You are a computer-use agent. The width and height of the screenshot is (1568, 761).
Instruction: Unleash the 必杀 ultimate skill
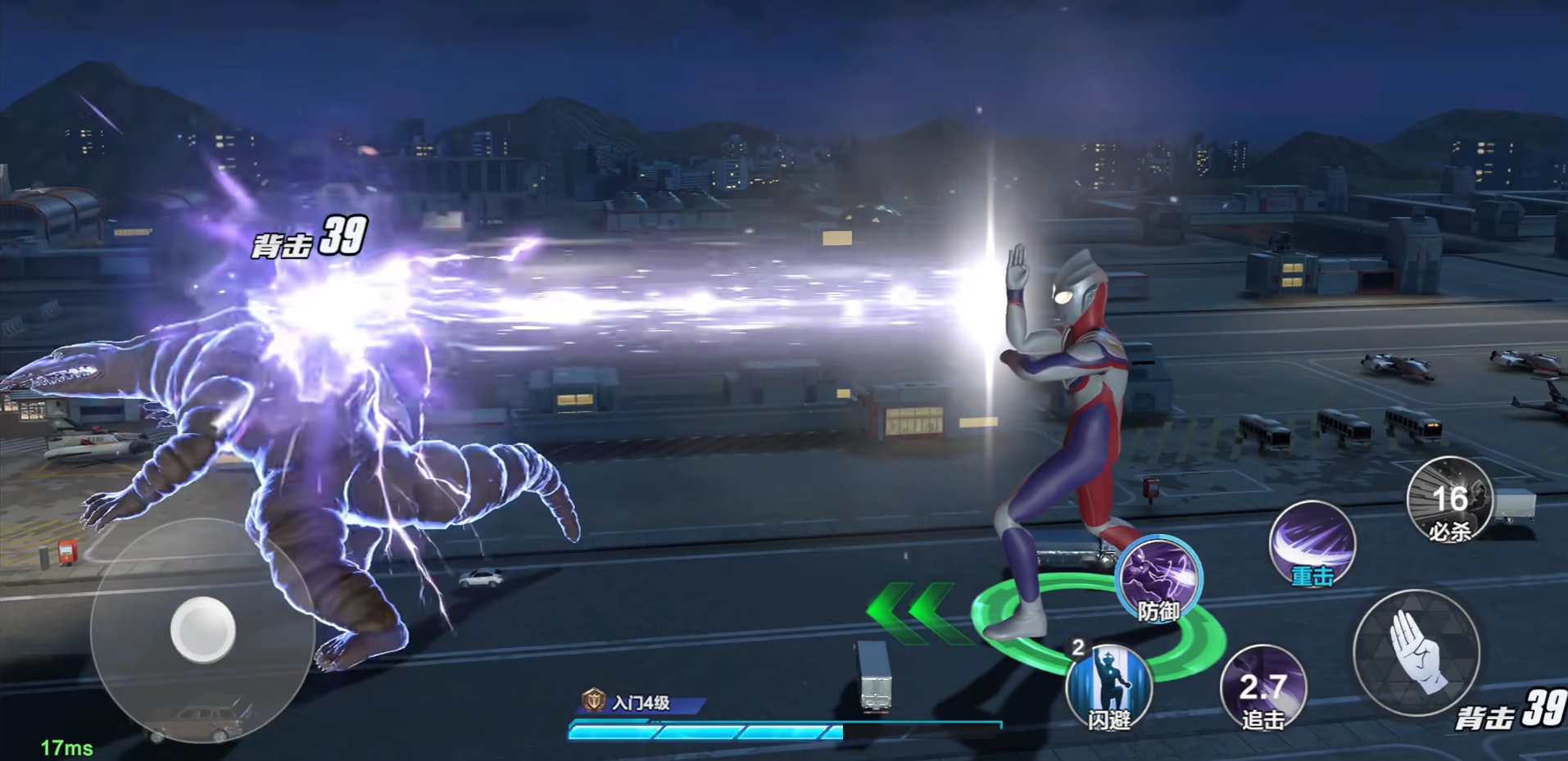(x=1449, y=500)
